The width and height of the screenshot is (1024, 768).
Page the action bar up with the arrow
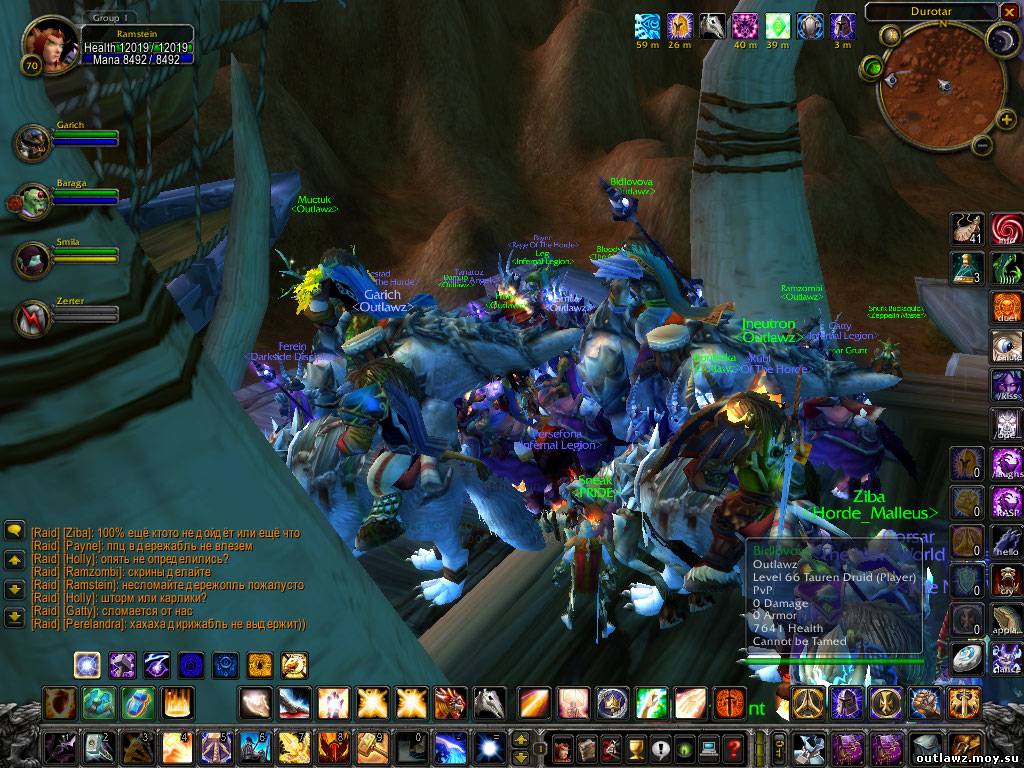[521, 740]
